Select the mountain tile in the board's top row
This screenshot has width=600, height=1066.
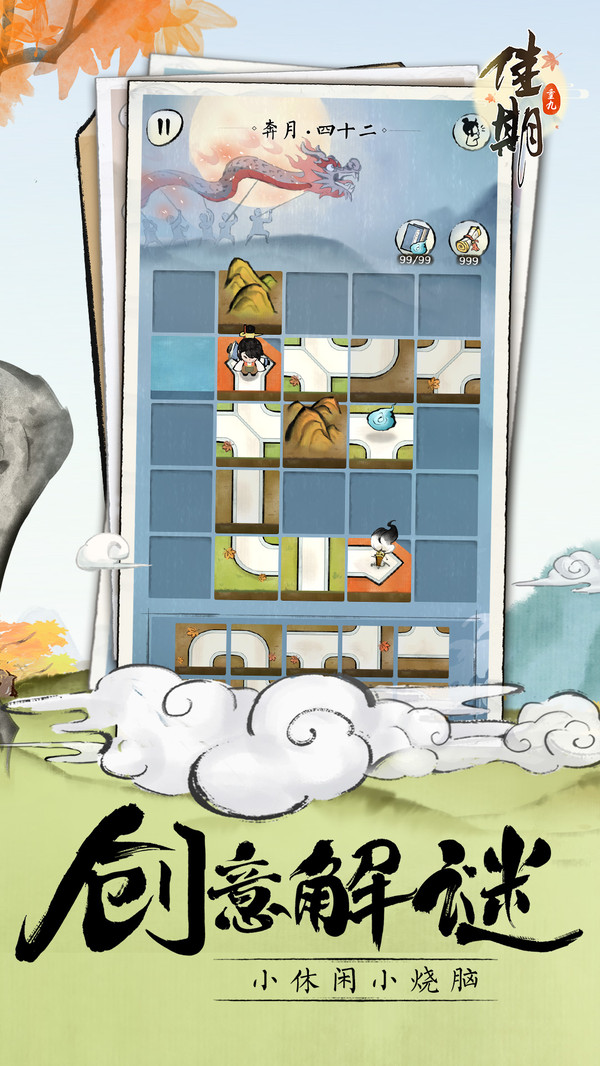pyautogui.click(x=249, y=298)
